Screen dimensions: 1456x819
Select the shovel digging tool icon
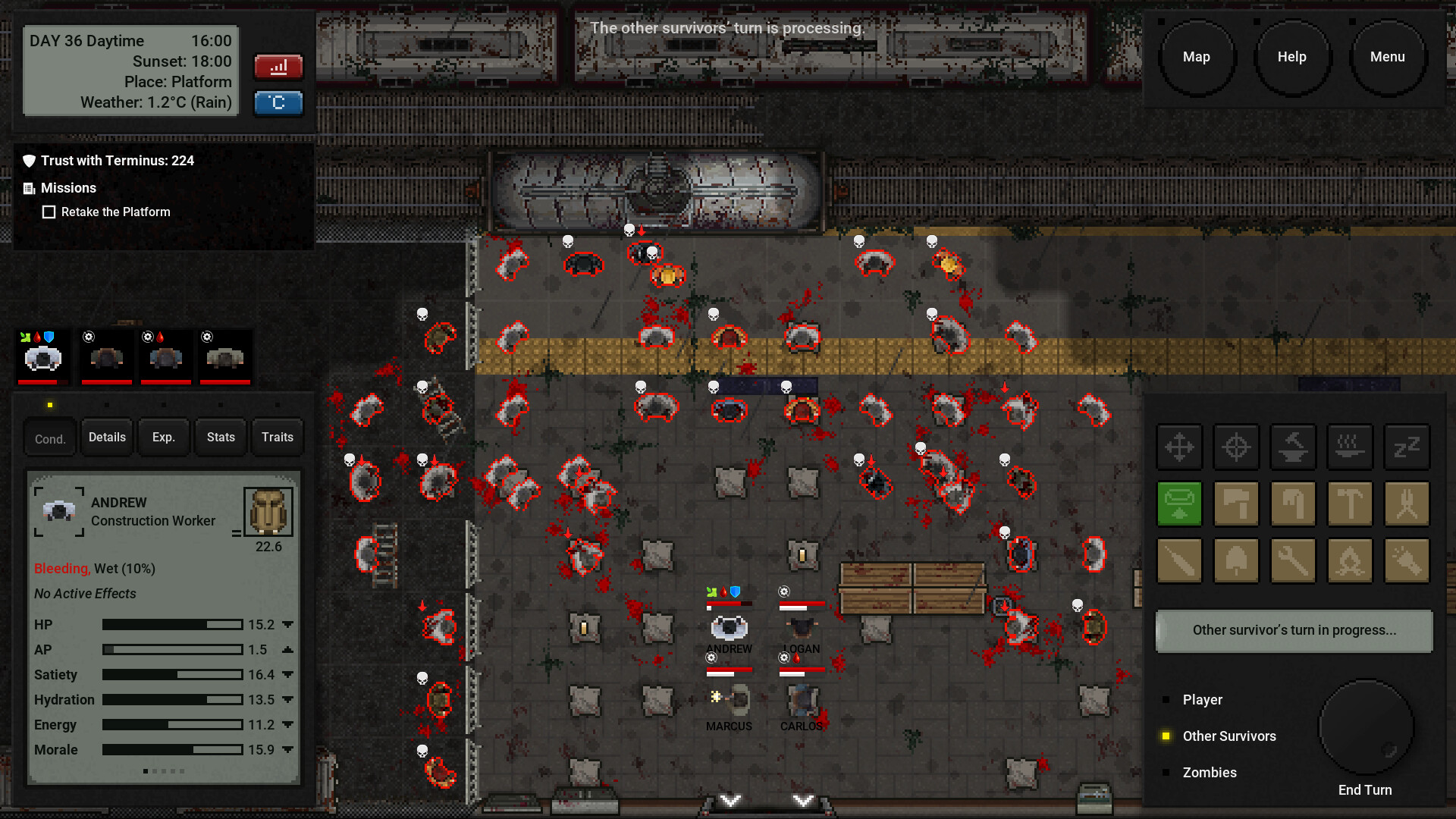[1236, 561]
